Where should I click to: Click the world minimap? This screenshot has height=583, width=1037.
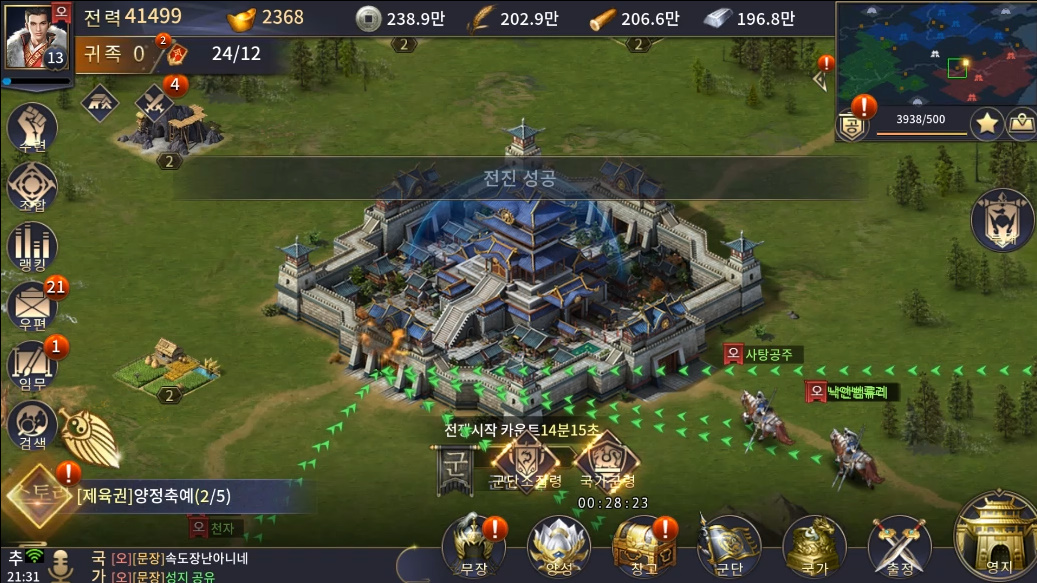[x=935, y=53]
